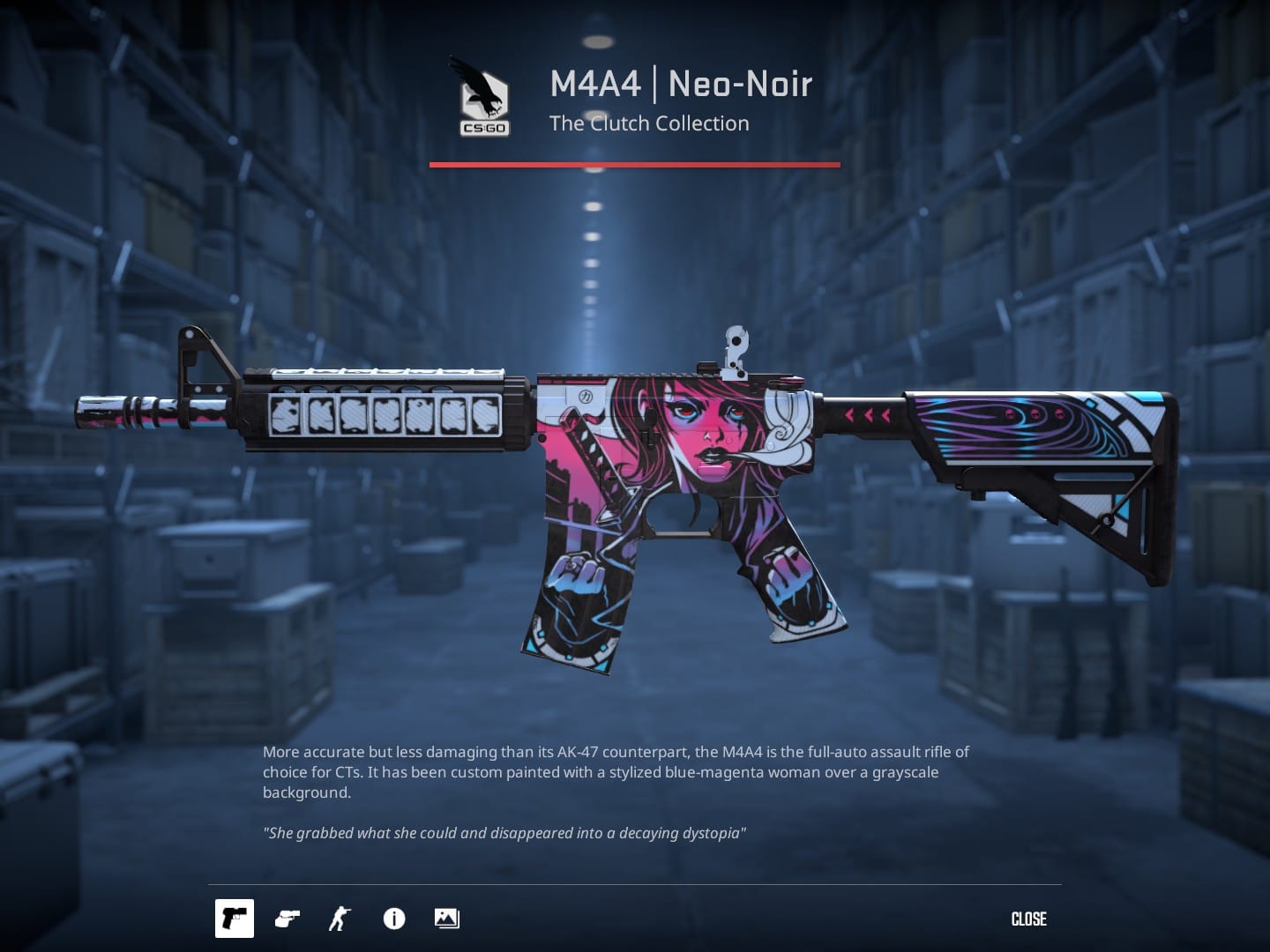
Task: Open the item information icon
Action: (393, 919)
